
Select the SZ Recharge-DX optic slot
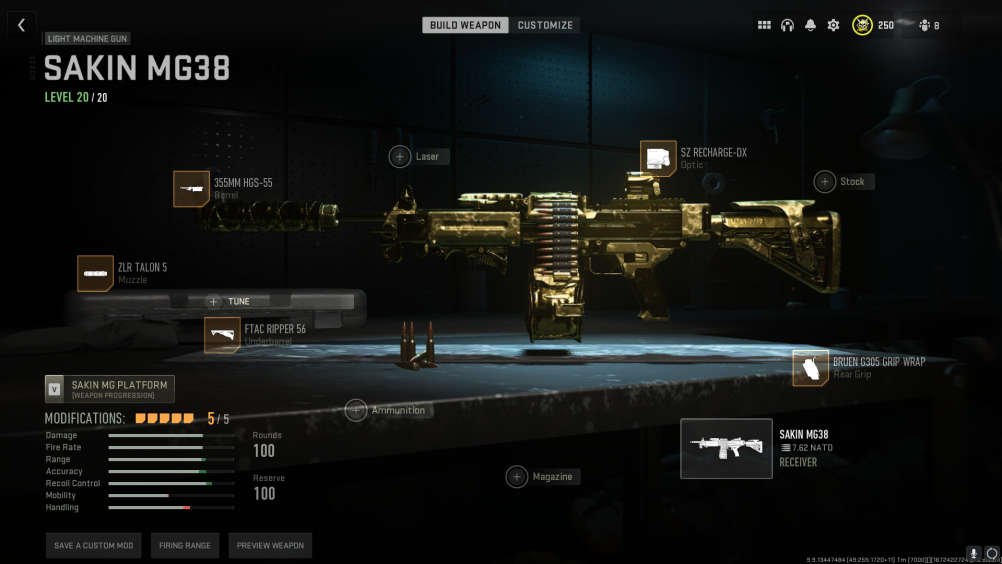[x=658, y=159]
